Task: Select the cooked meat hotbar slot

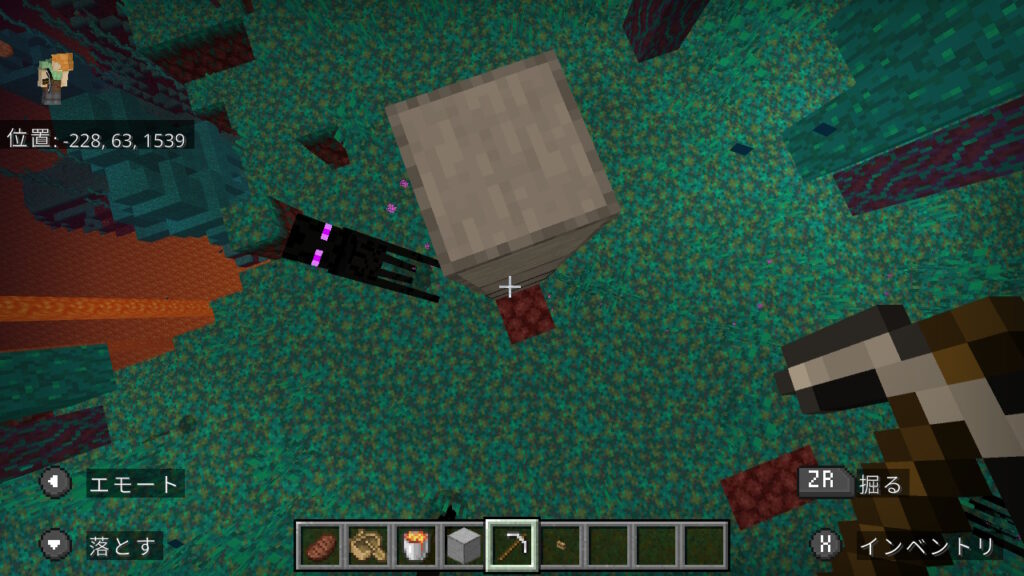Action: pos(320,546)
